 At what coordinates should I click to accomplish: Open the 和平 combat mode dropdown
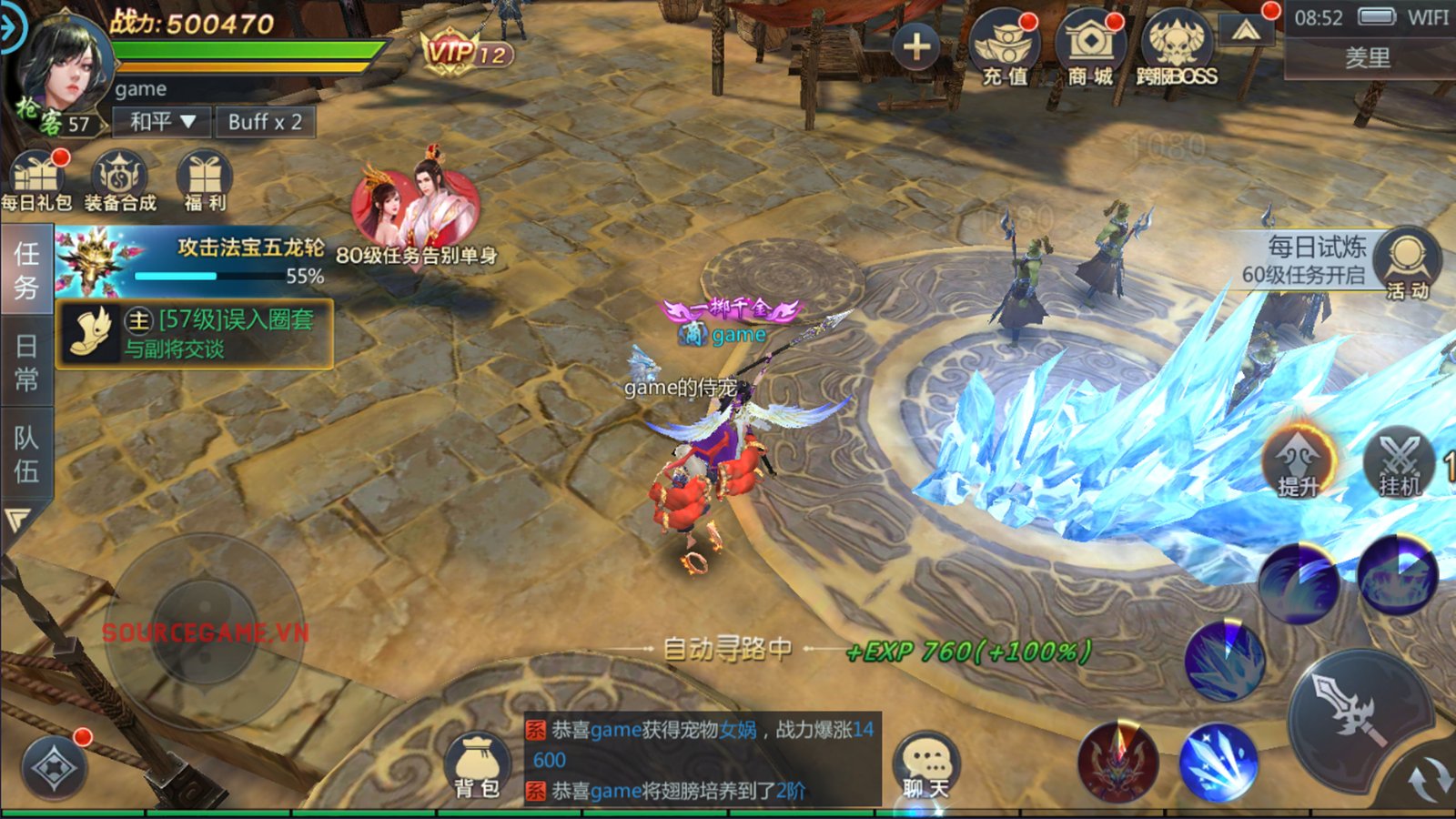[162, 122]
